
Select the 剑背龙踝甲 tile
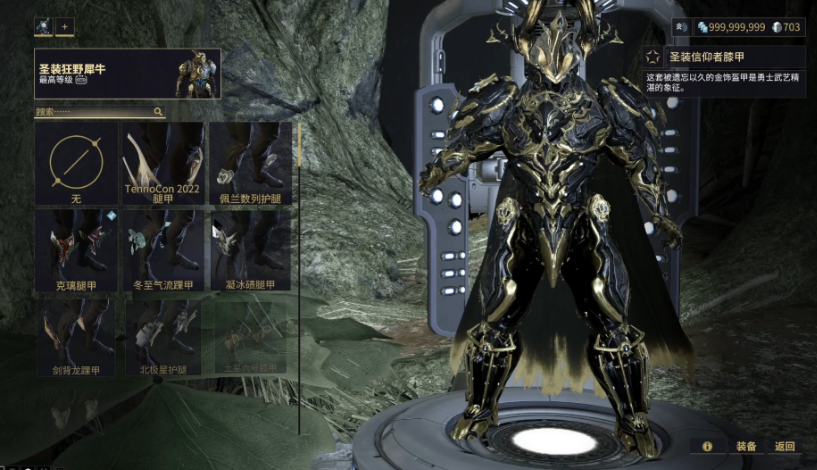(x=76, y=337)
